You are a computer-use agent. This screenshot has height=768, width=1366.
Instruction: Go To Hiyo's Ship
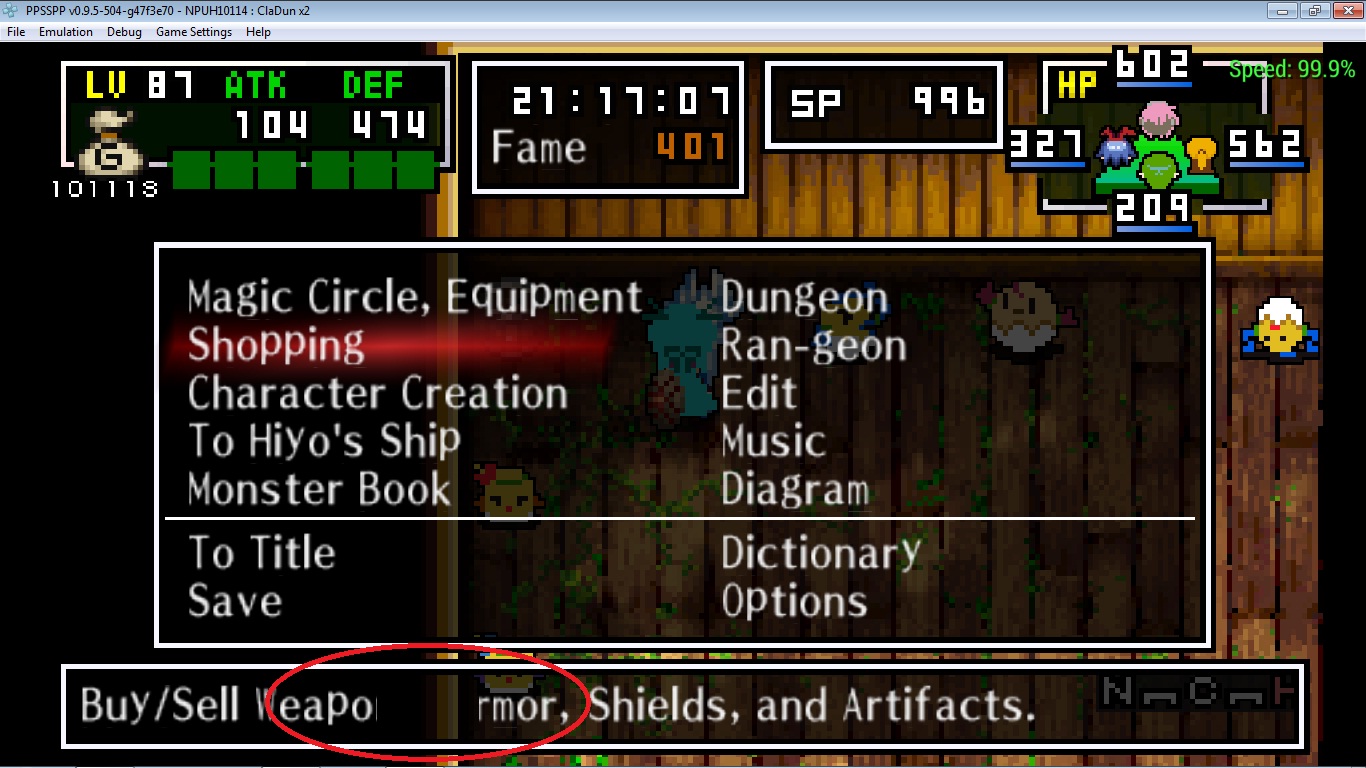click(x=324, y=442)
